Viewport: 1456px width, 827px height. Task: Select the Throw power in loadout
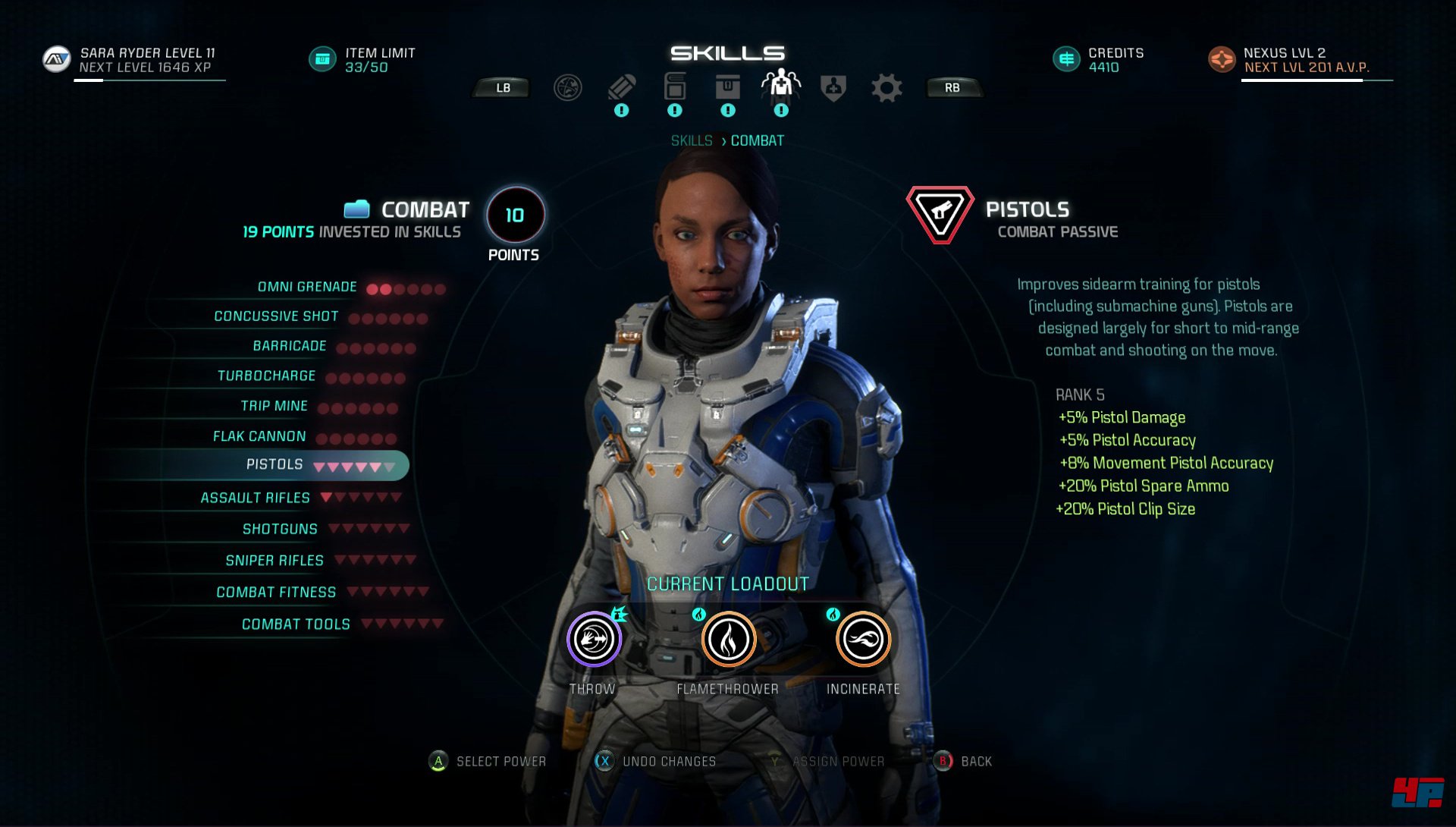[594, 640]
